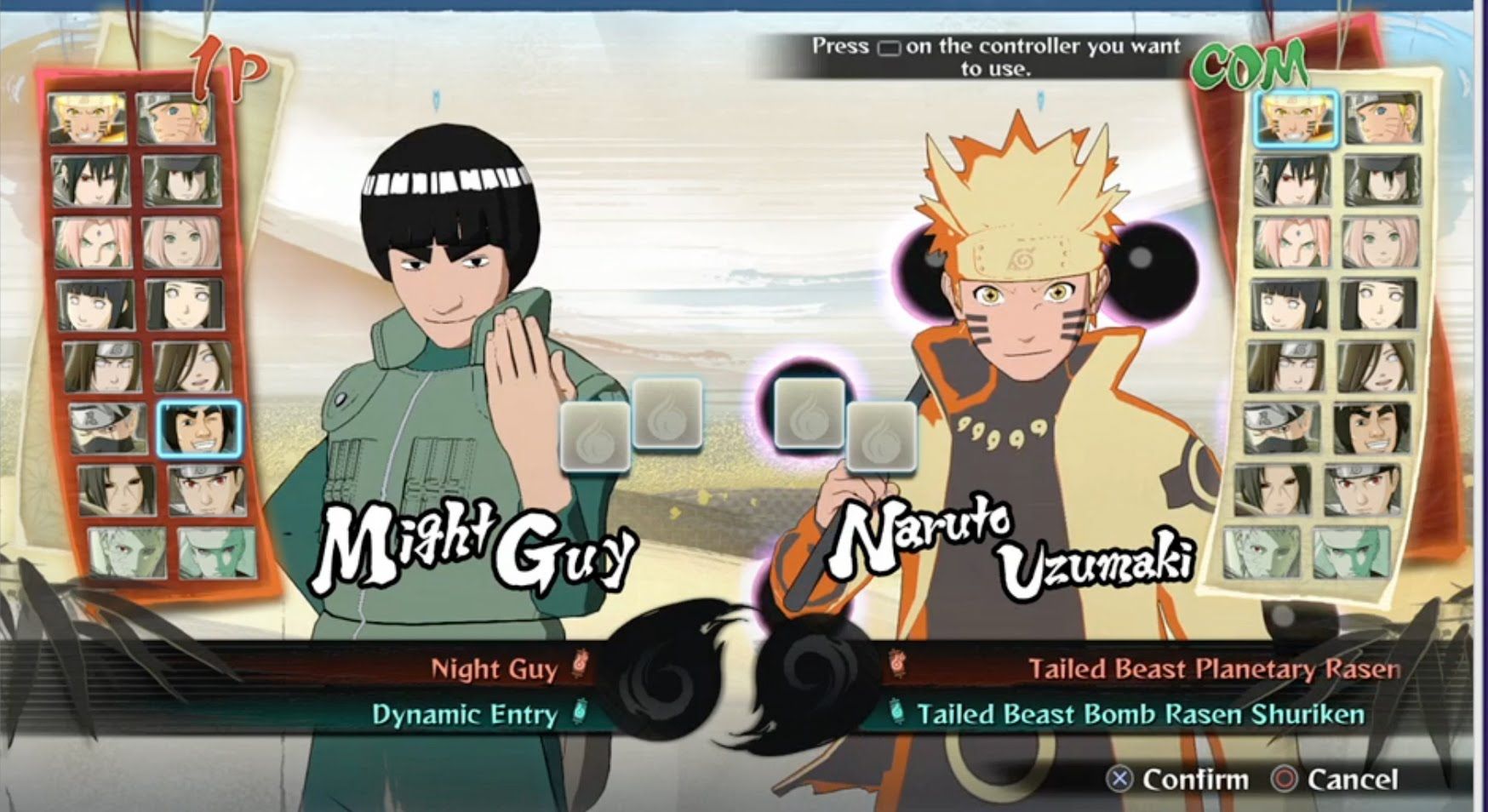Choose Might Guy in the 1P roster
This screenshot has width=1488, height=812.
point(201,427)
